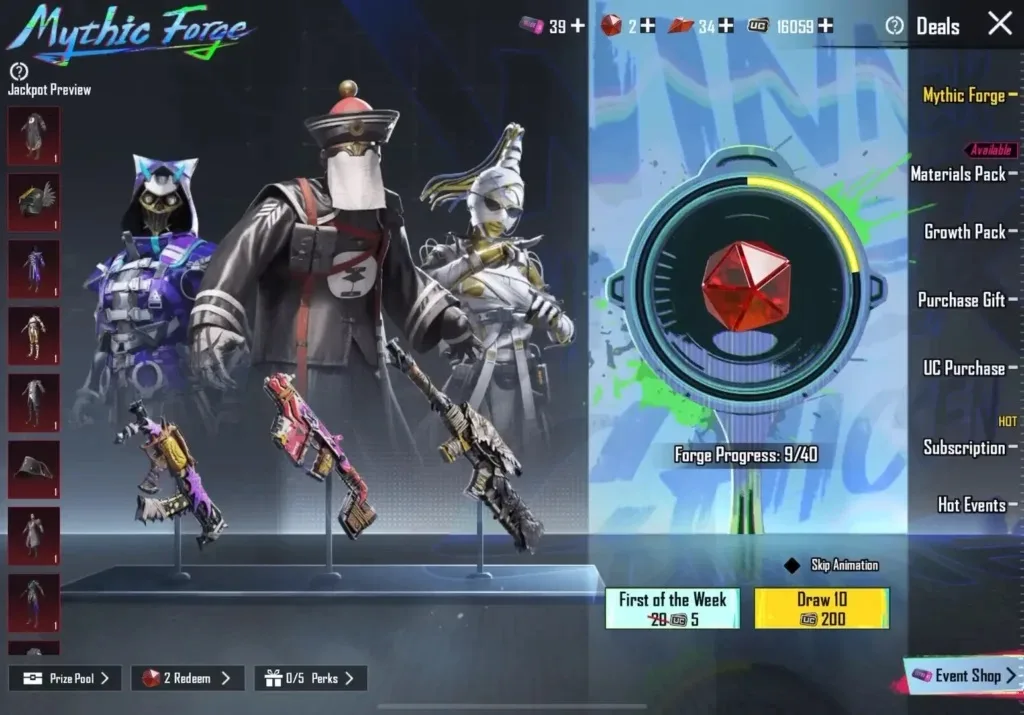Select the Growth Pack tab
The image size is (1024, 715).
coord(964,232)
